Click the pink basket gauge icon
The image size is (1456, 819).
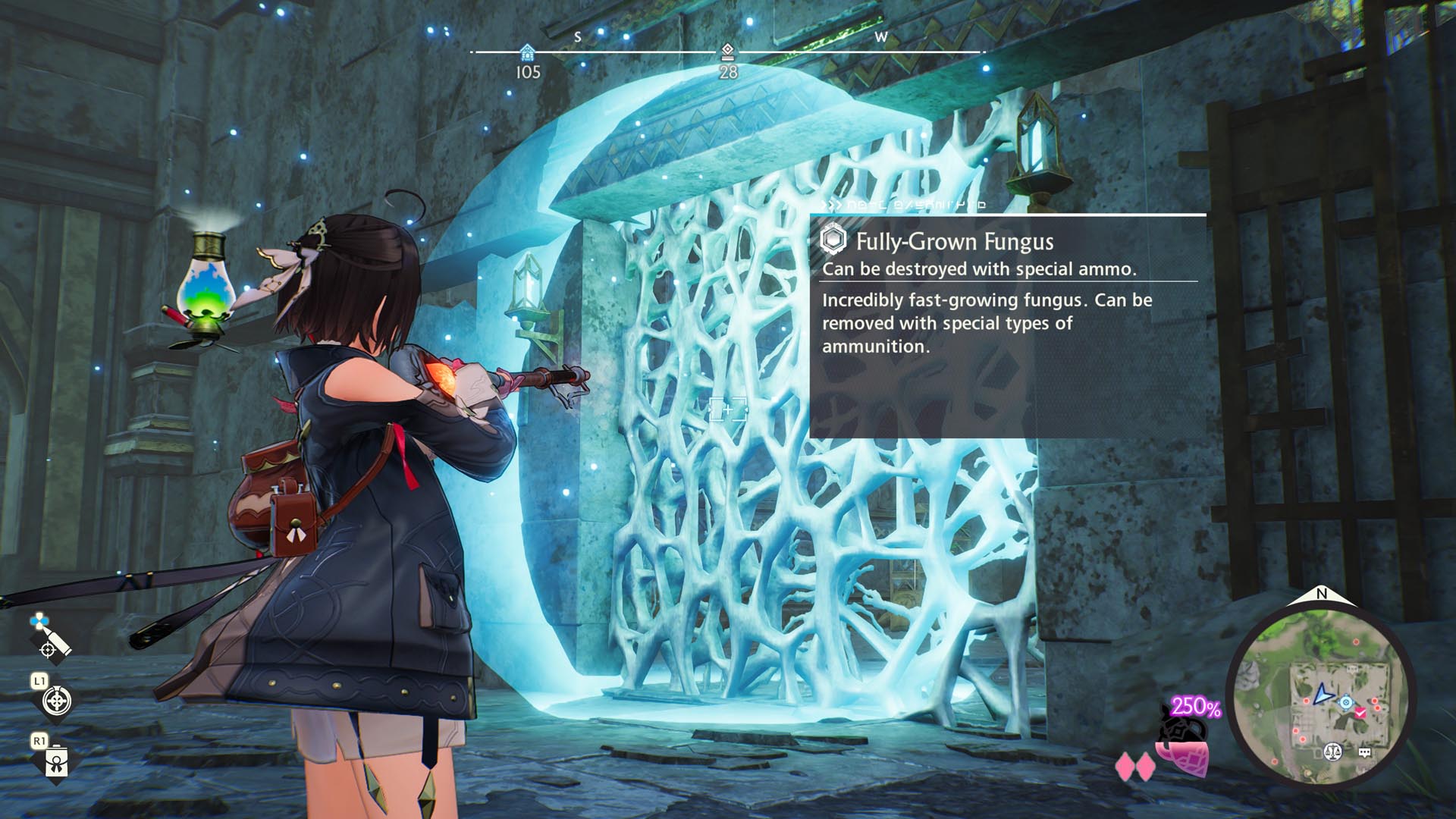coord(1183,757)
